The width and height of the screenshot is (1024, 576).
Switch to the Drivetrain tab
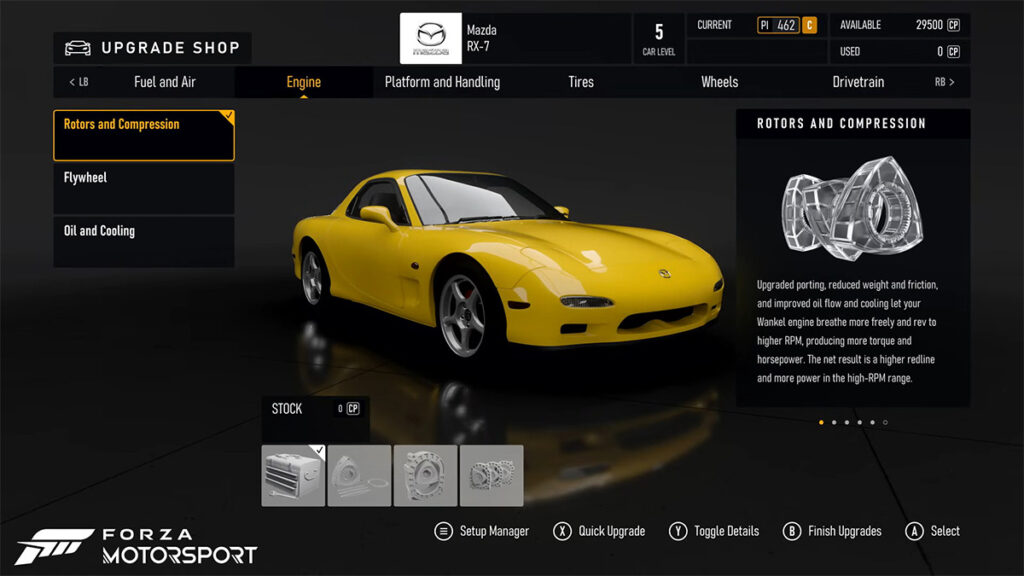click(858, 82)
